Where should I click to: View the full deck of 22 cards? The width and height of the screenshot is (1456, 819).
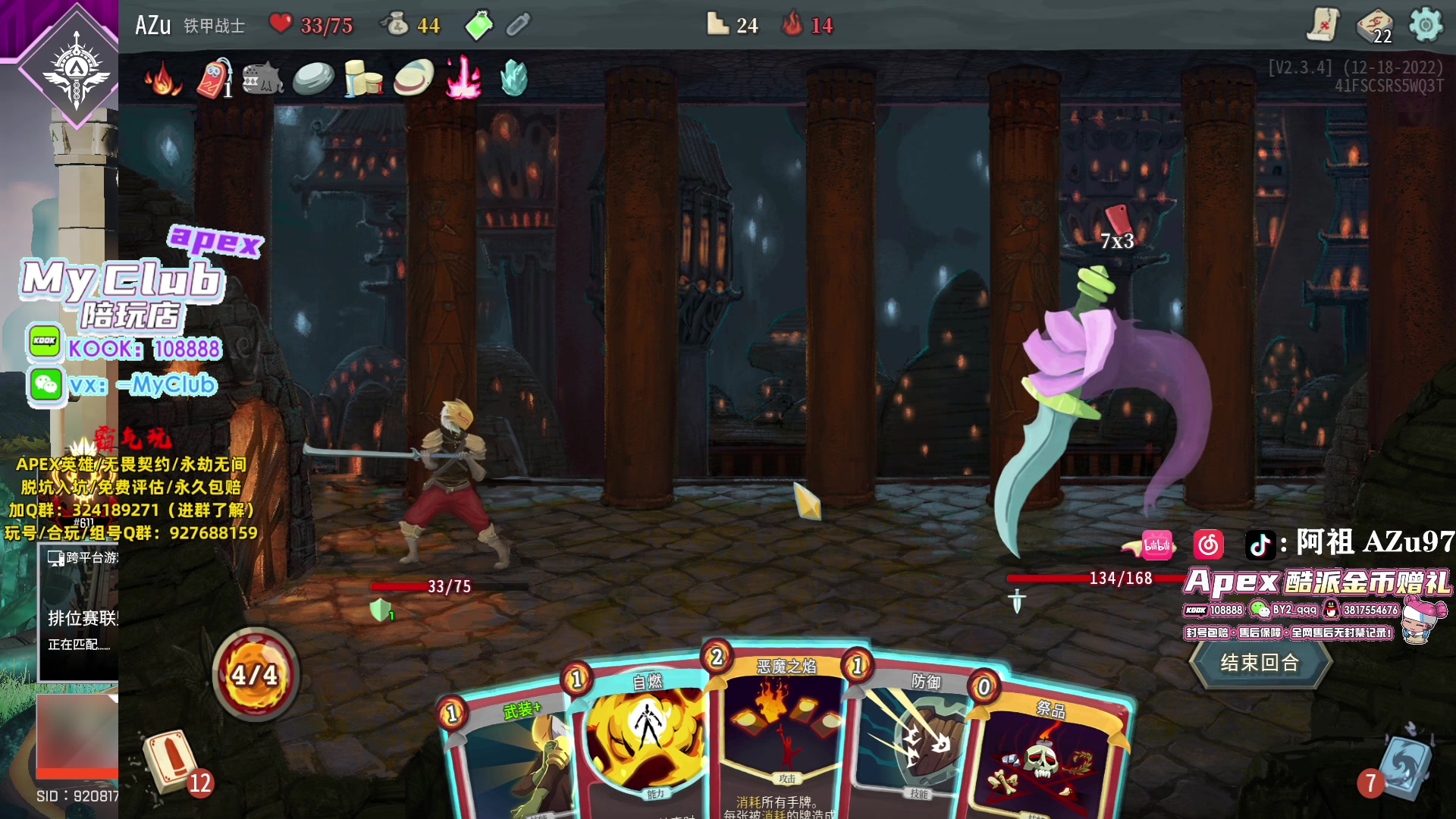pyautogui.click(x=1374, y=27)
